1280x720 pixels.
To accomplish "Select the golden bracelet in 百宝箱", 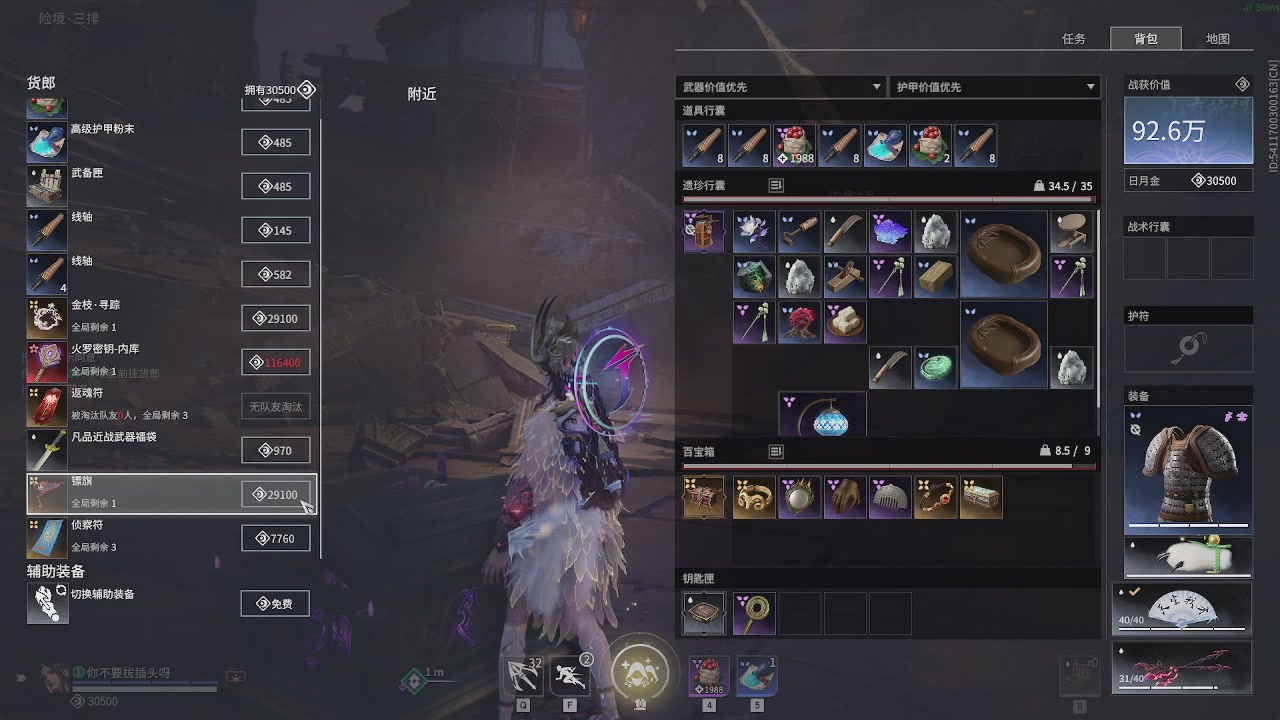I will (x=753, y=497).
